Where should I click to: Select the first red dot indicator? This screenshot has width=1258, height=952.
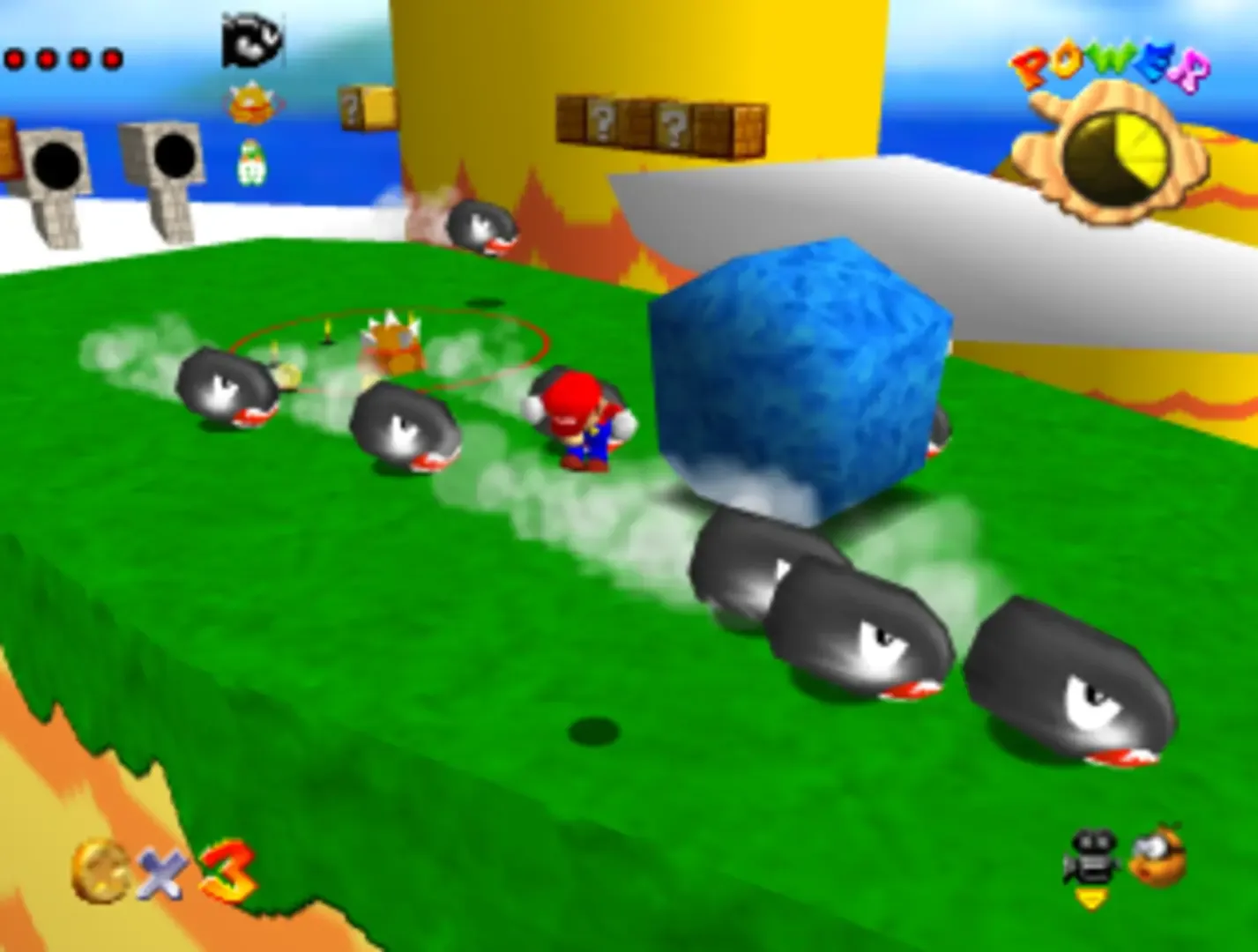click(x=13, y=57)
